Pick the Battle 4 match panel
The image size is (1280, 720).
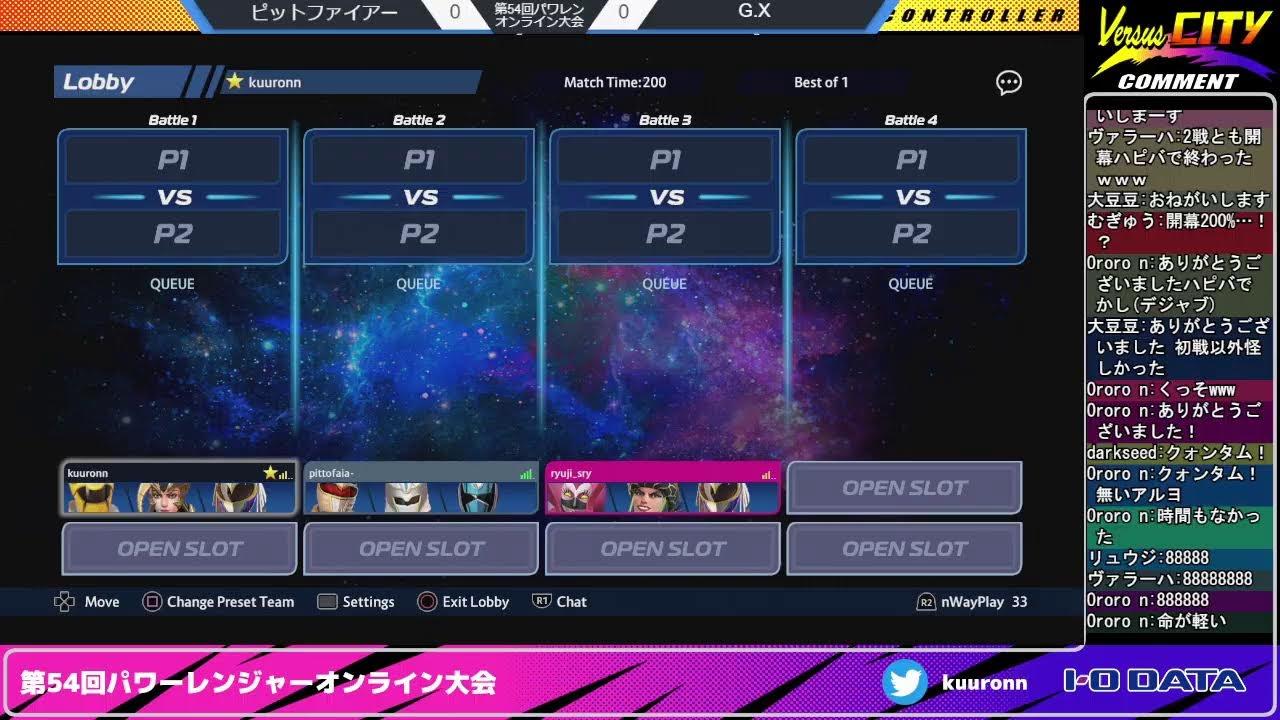(x=911, y=197)
